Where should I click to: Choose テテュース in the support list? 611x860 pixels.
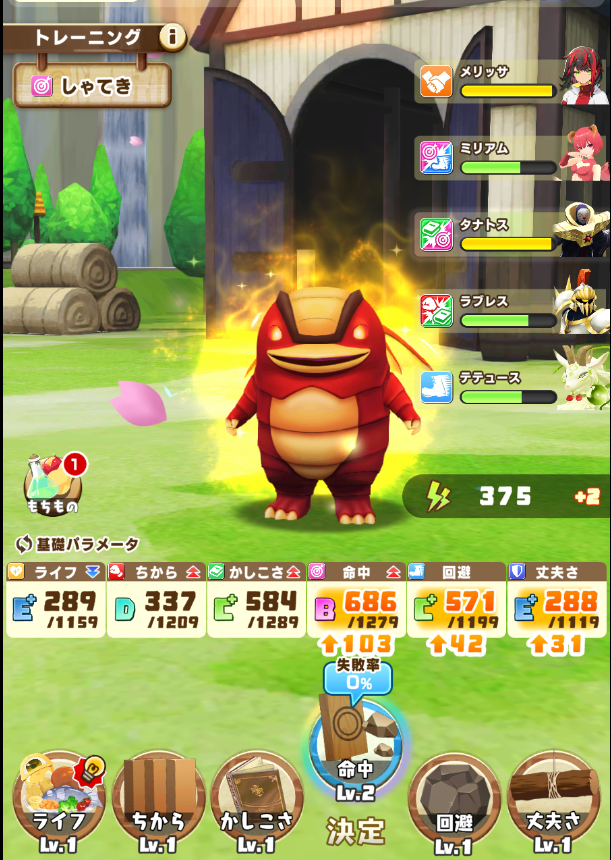click(x=512, y=387)
